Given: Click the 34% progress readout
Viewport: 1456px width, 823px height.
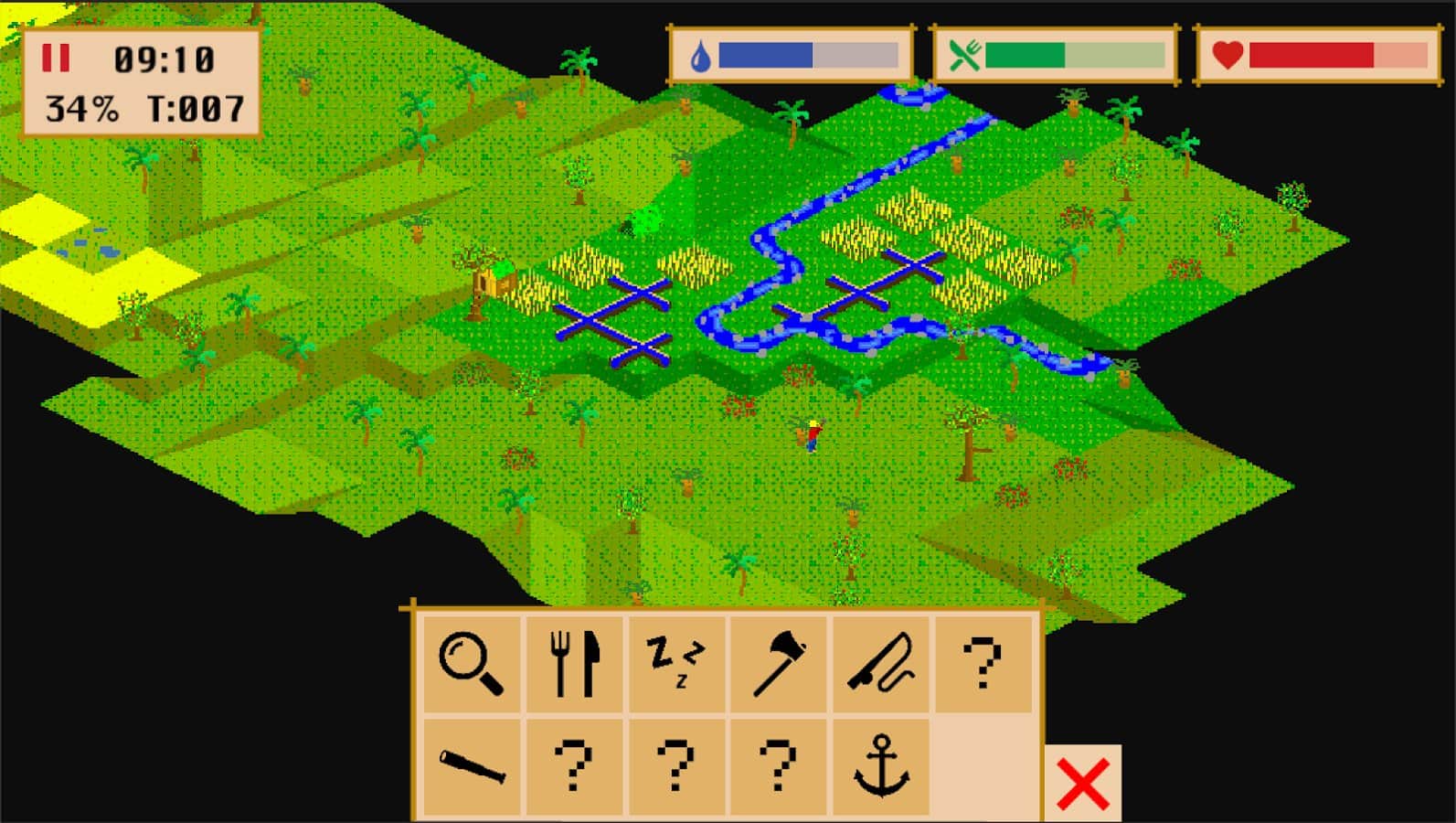Looking at the screenshot, I should (x=80, y=108).
